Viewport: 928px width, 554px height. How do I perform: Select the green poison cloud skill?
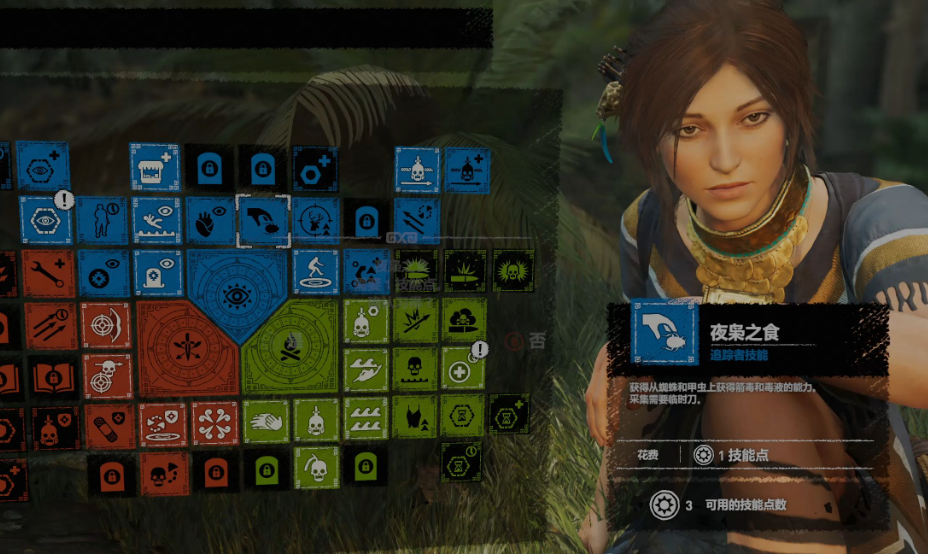point(464,320)
